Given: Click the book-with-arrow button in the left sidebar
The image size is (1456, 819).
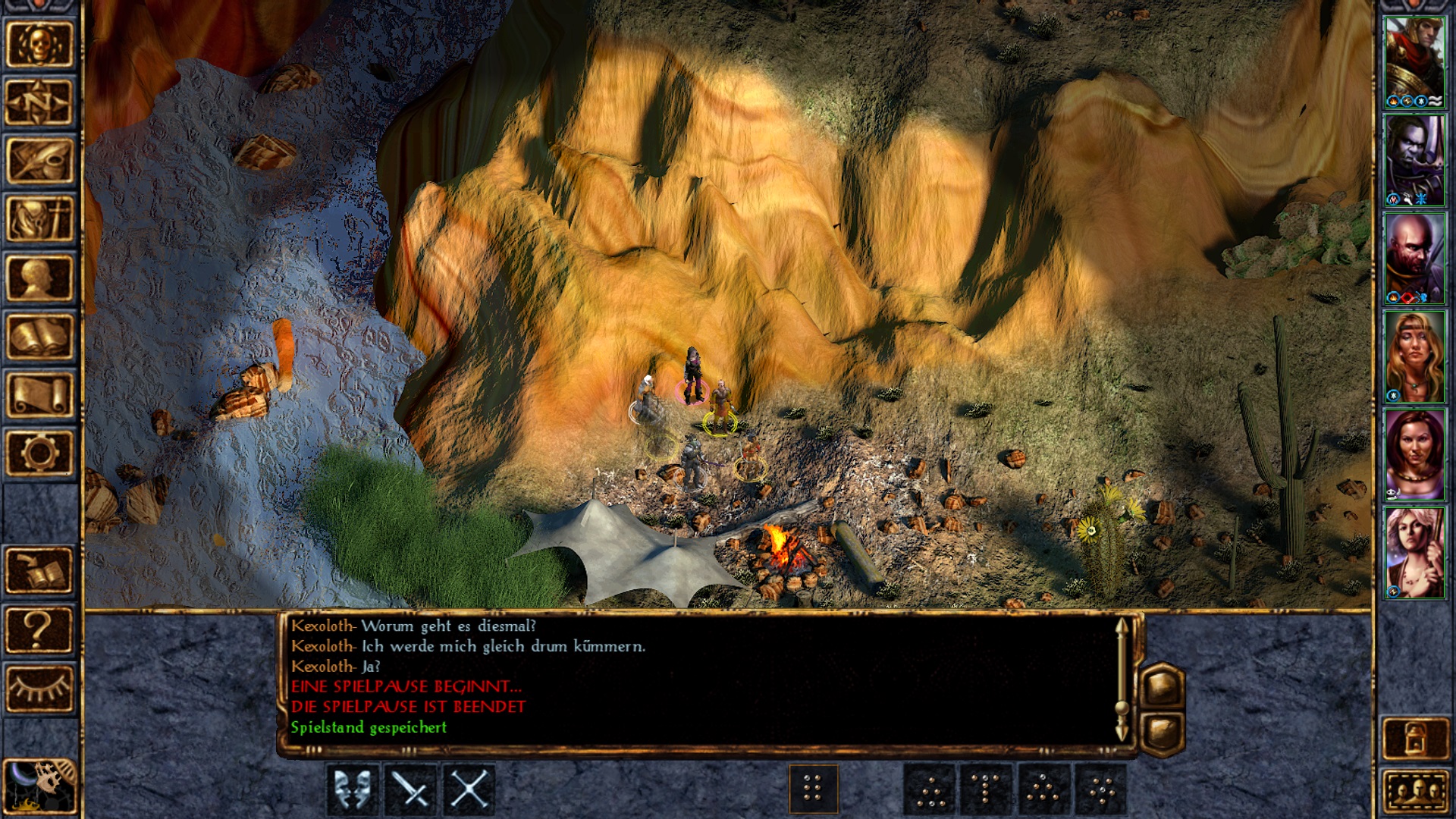Looking at the screenshot, I should 39,570.
